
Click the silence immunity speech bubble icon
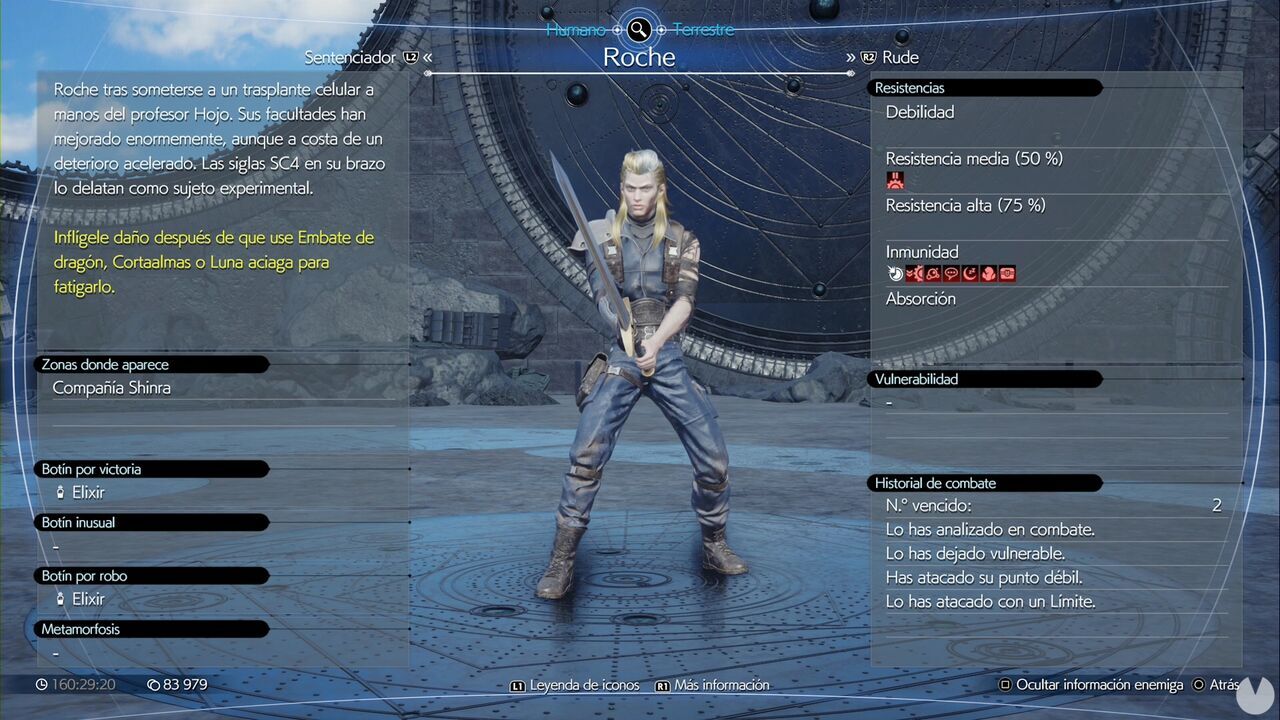click(x=951, y=273)
